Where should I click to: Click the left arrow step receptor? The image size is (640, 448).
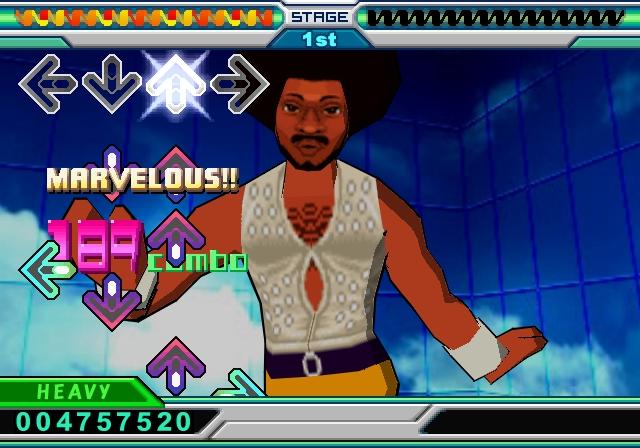click(48, 82)
